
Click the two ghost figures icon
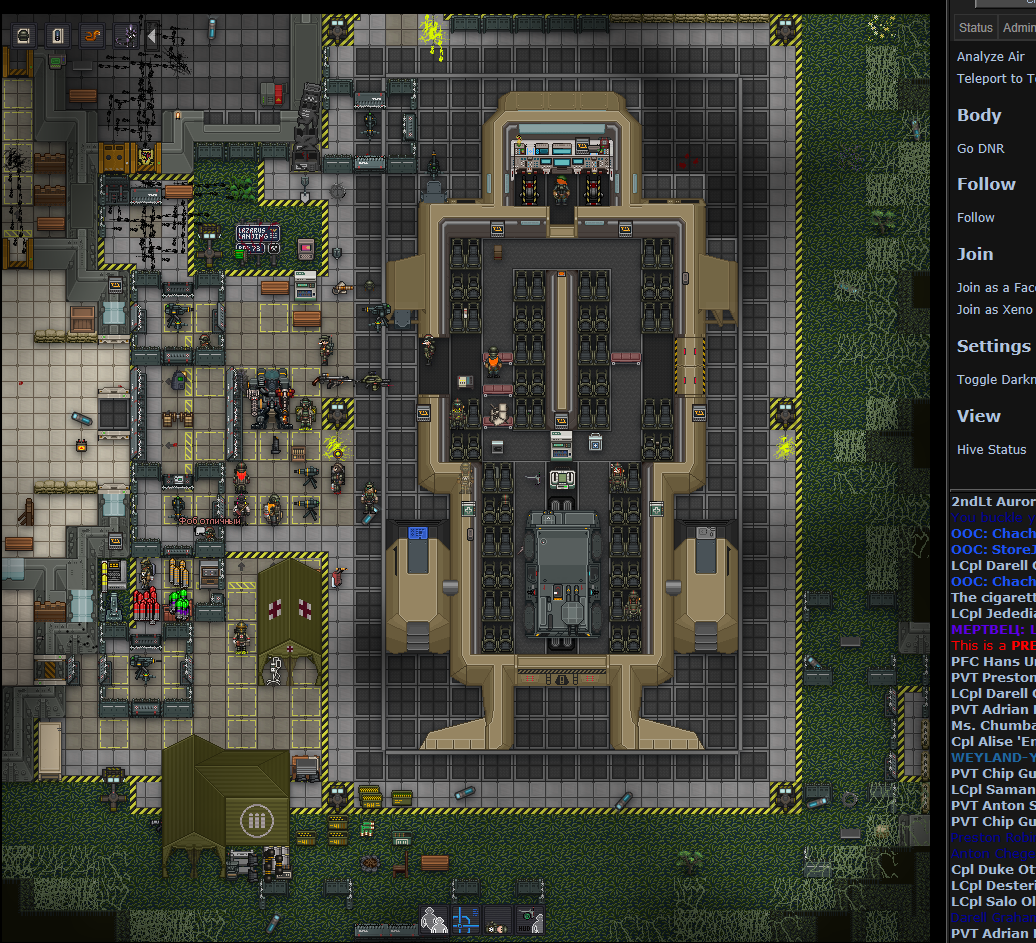point(434,920)
